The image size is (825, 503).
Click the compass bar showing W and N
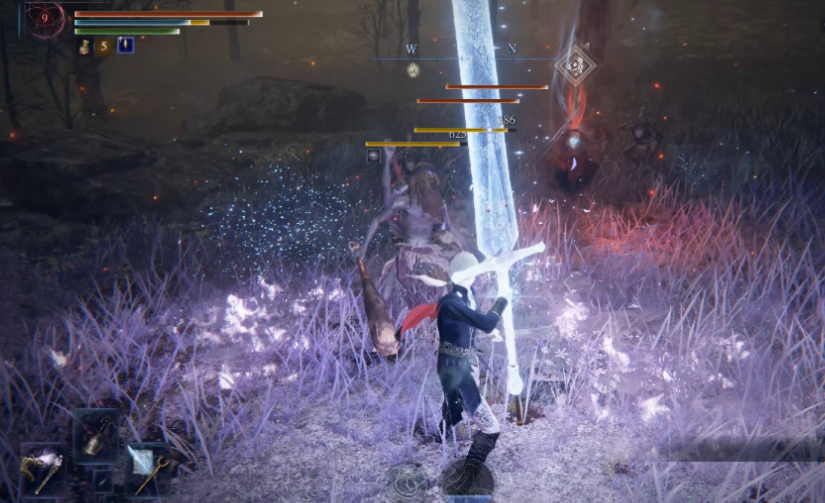[462, 50]
